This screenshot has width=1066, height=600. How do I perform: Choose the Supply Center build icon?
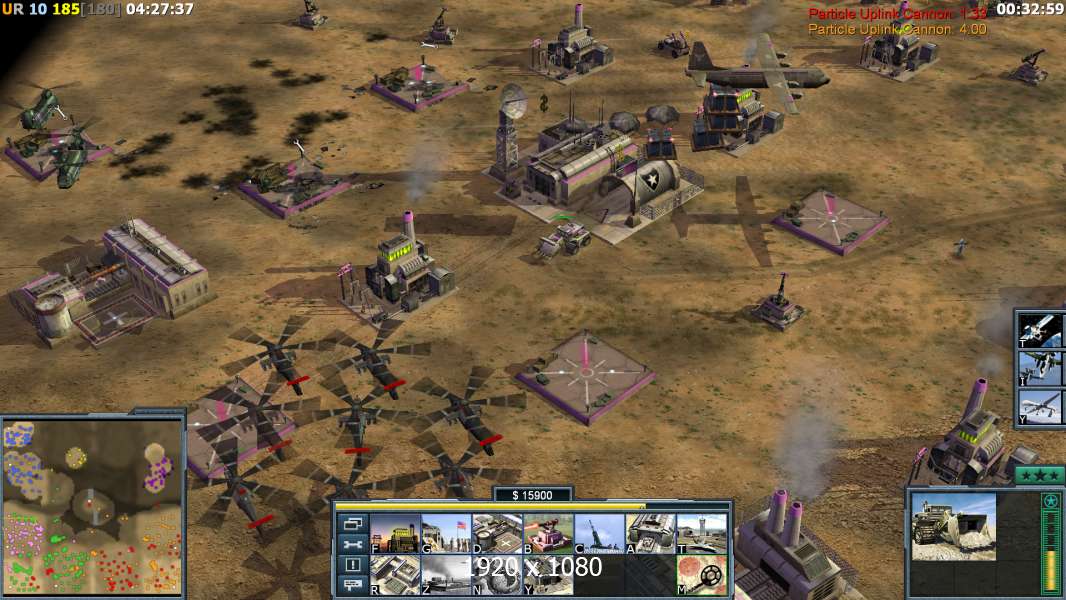[x=497, y=533]
